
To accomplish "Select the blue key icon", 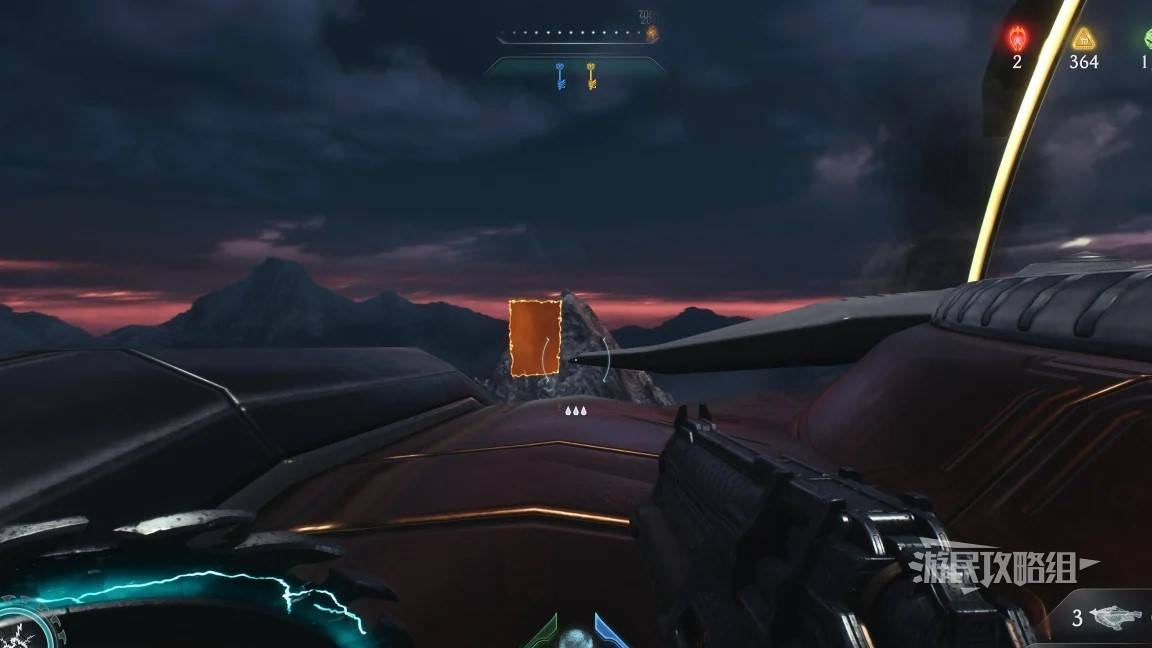I will [561, 75].
